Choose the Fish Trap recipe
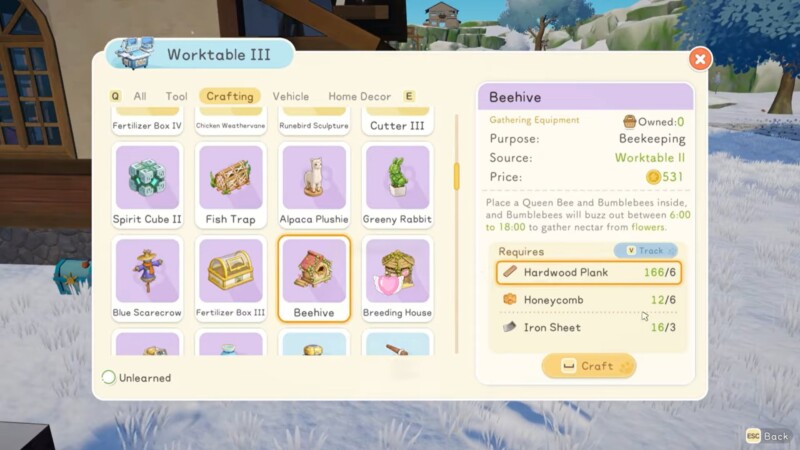This screenshot has height=450, width=800. [x=230, y=186]
